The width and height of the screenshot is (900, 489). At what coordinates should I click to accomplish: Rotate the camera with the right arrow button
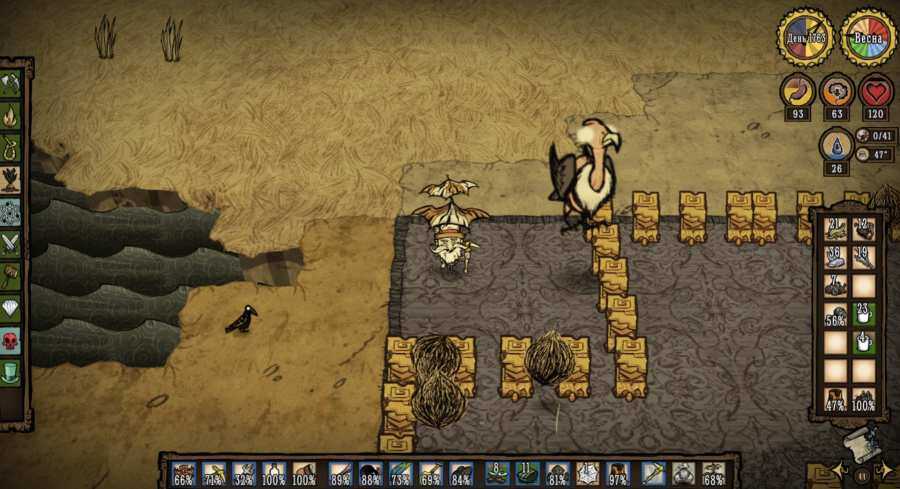[x=884, y=471]
